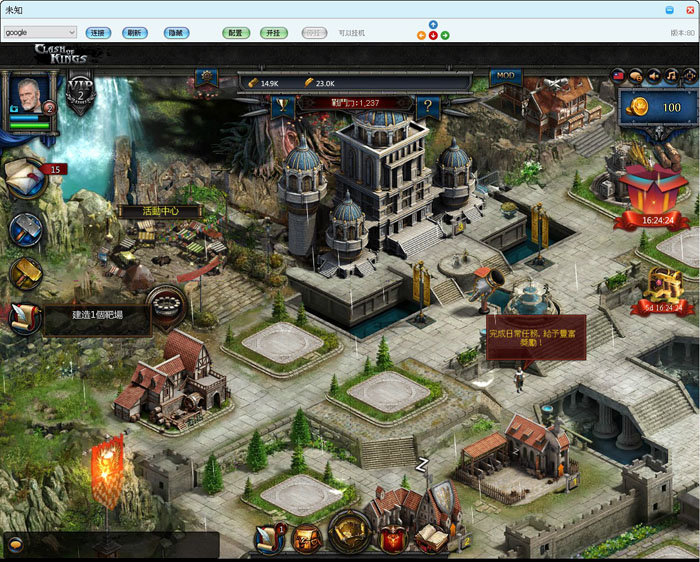Open the world map round button

pyautogui.click(x=349, y=533)
